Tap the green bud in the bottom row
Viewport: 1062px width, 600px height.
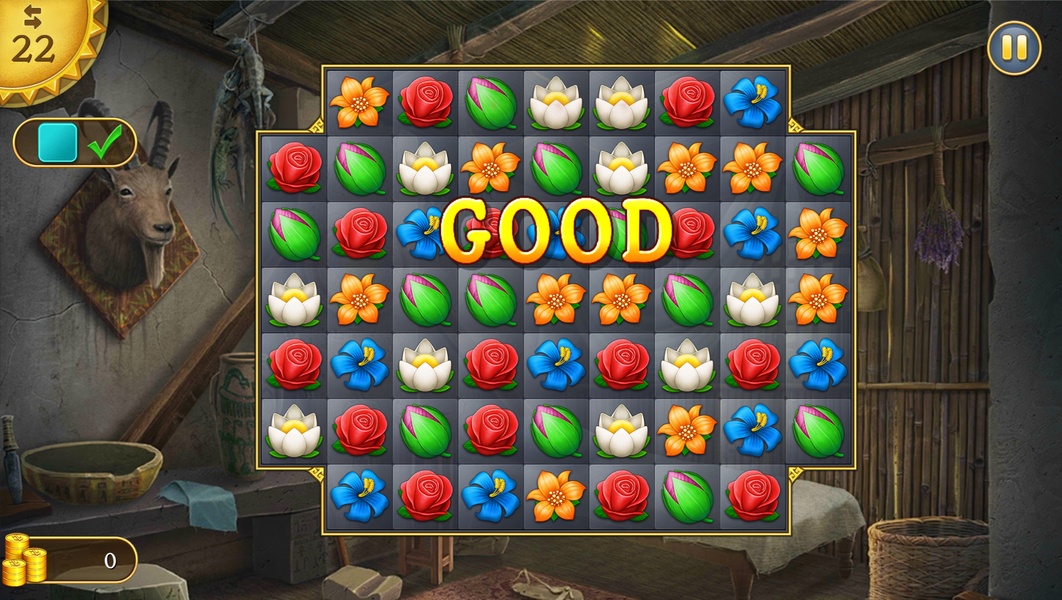687,495
